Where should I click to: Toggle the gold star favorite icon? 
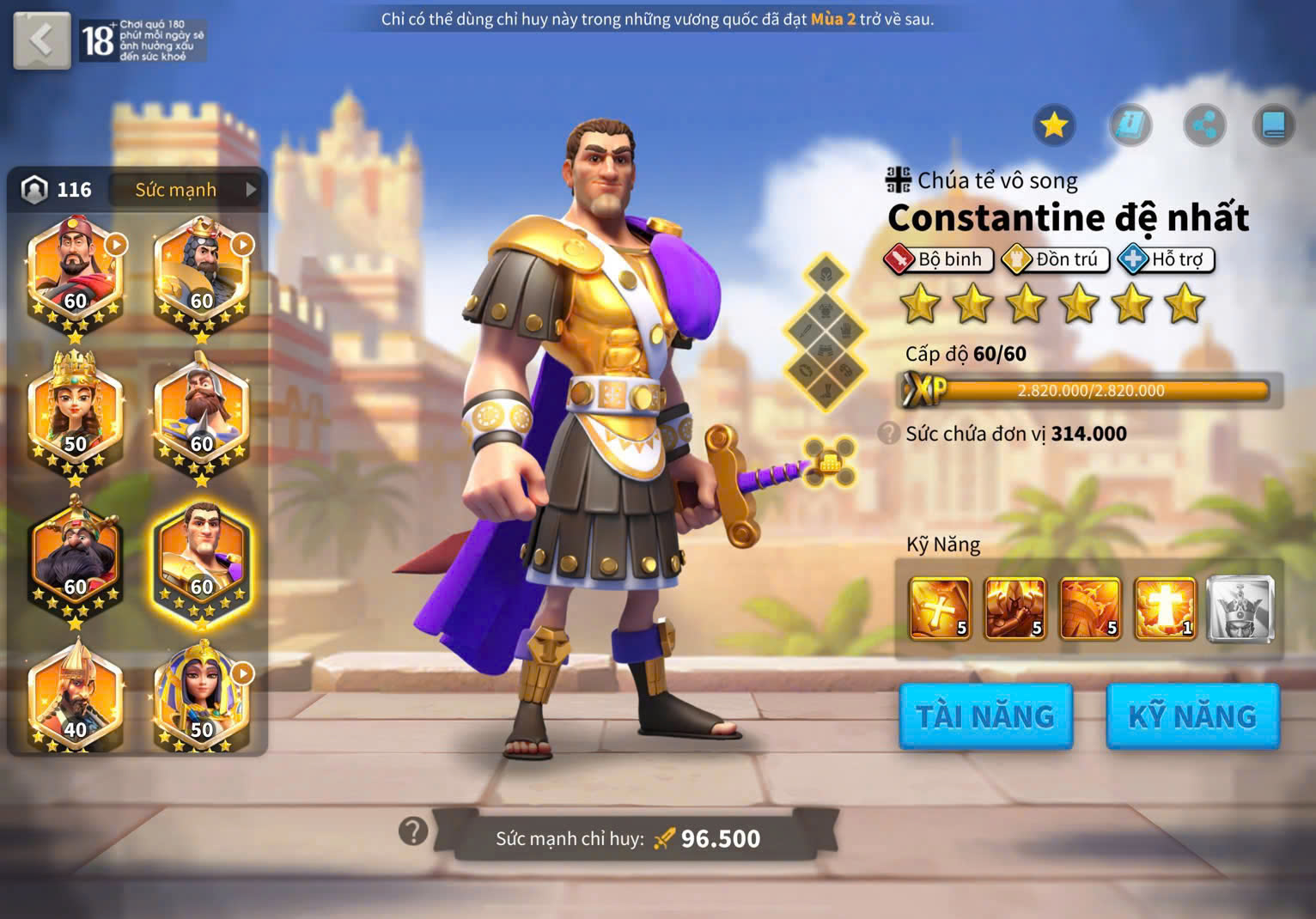[1054, 125]
